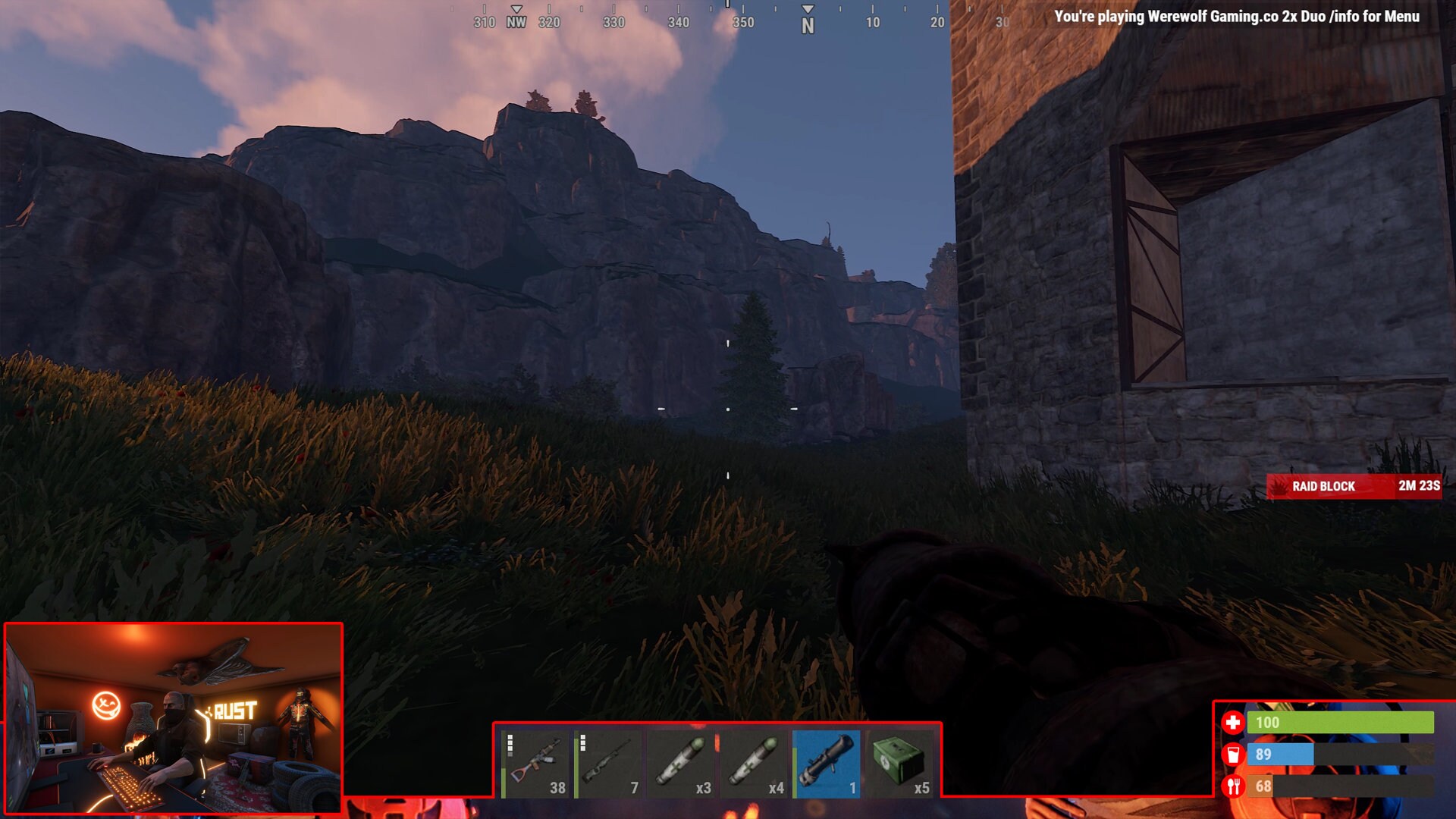Click the webcam overlay in the corner

click(174, 720)
